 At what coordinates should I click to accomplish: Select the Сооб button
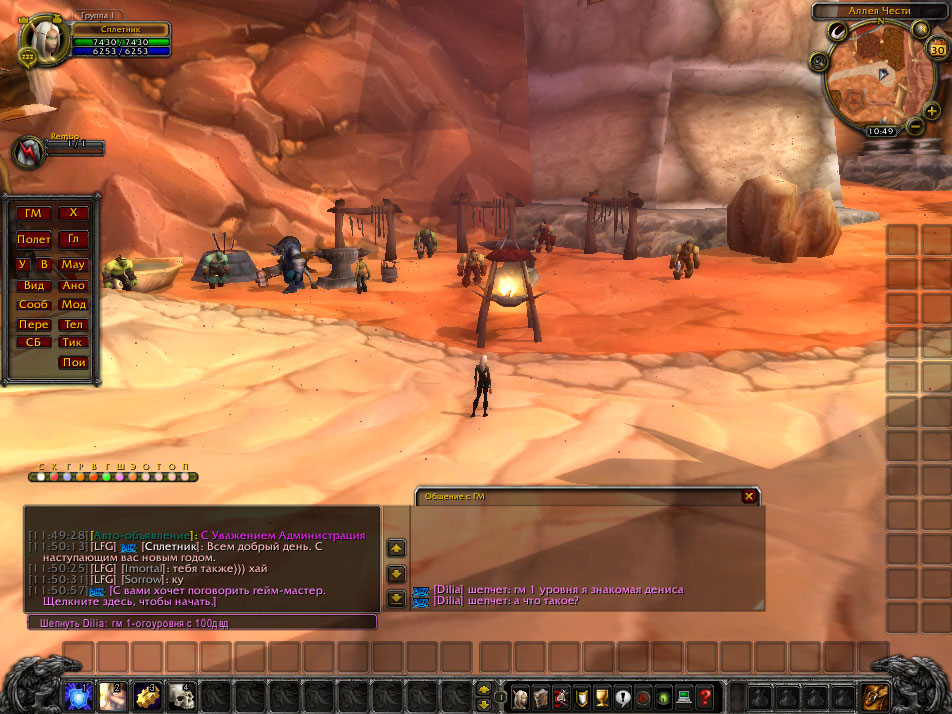[33, 304]
